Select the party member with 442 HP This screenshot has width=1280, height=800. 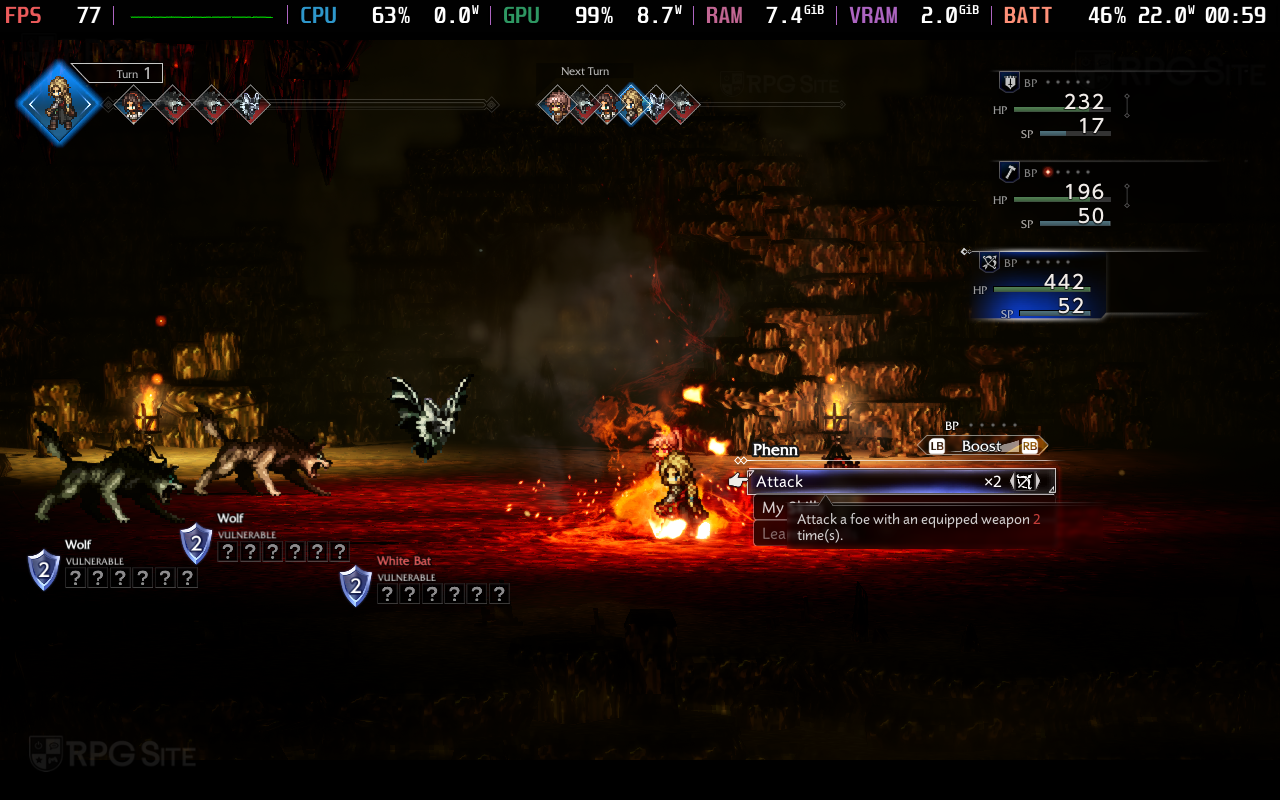click(1042, 286)
